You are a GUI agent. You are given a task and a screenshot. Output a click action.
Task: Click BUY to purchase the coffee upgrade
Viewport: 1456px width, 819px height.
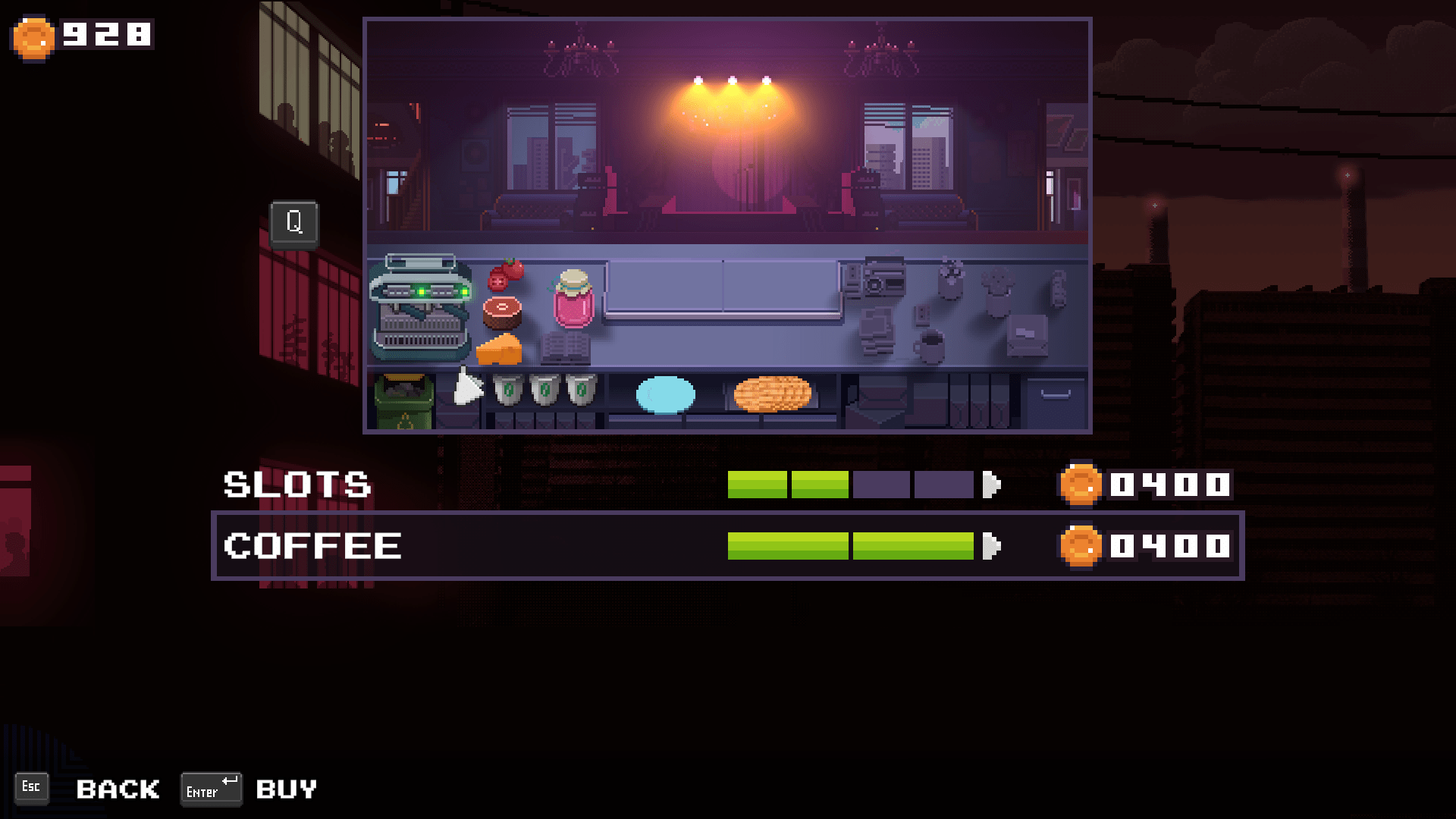pos(286,789)
